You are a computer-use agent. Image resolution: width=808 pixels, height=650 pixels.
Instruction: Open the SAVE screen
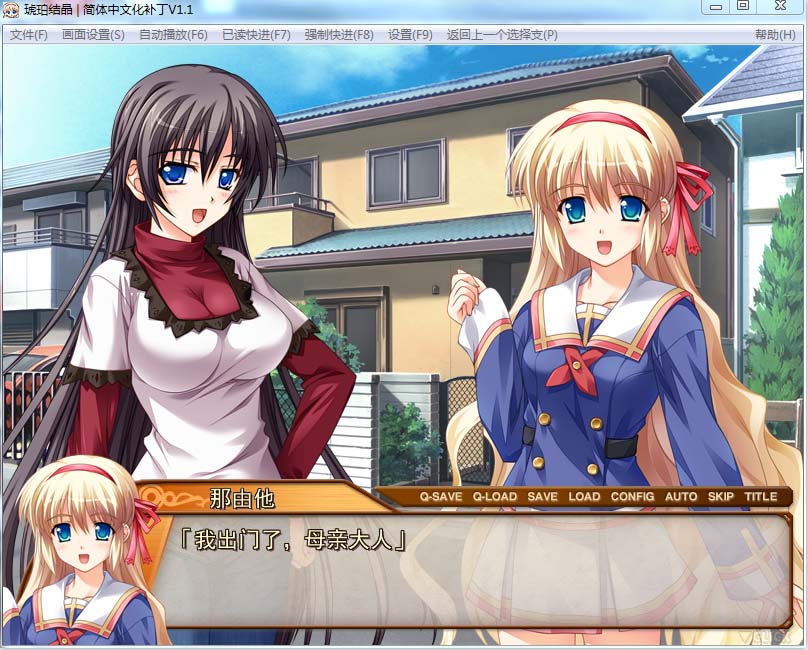point(543,497)
